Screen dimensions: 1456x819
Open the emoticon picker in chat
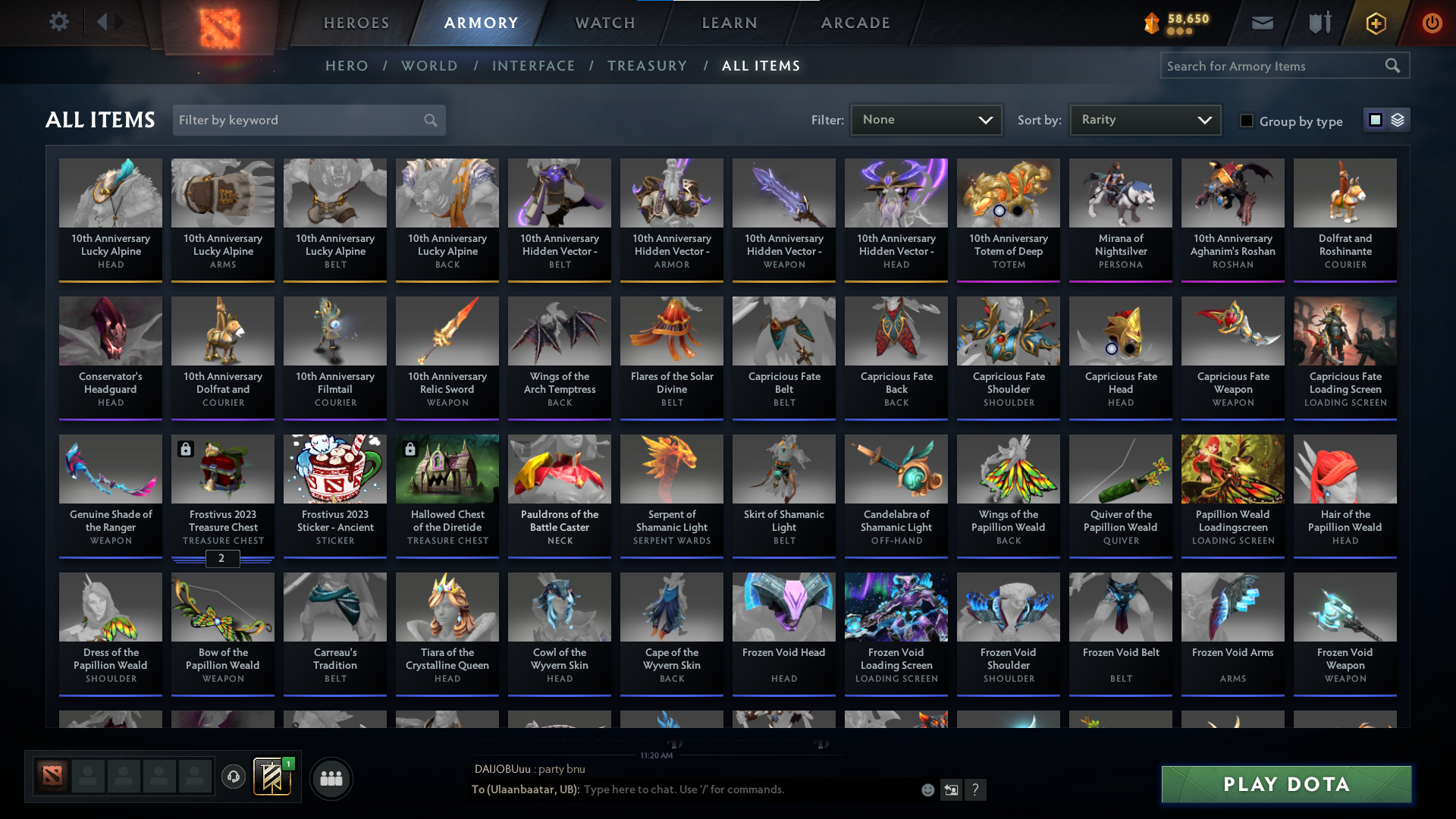[927, 789]
